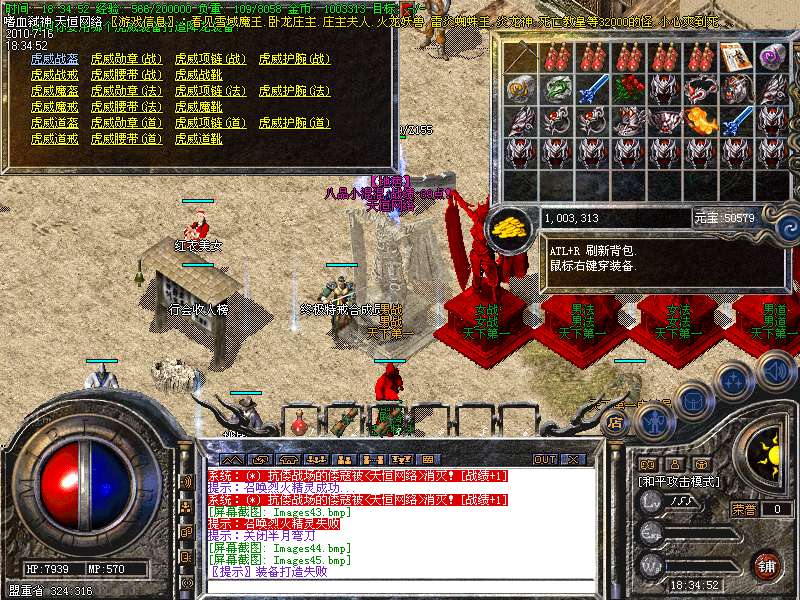Viewport: 800px width, 600px height.
Task: Pick the red roses bouquet in inventory
Action: (x=628, y=88)
